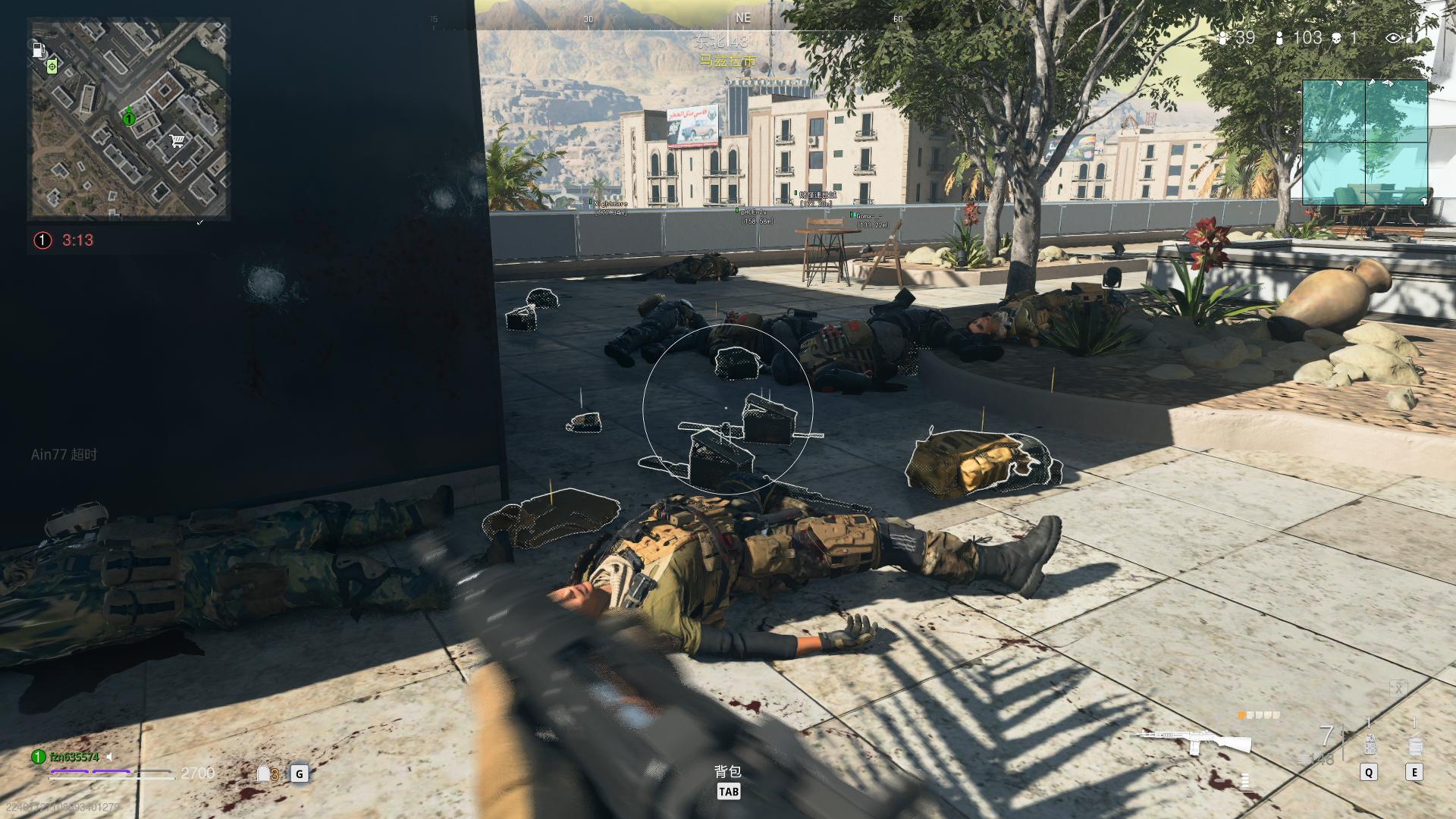
Task: Choose the frag grenade lethal equipment icon
Action: [1370, 745]
